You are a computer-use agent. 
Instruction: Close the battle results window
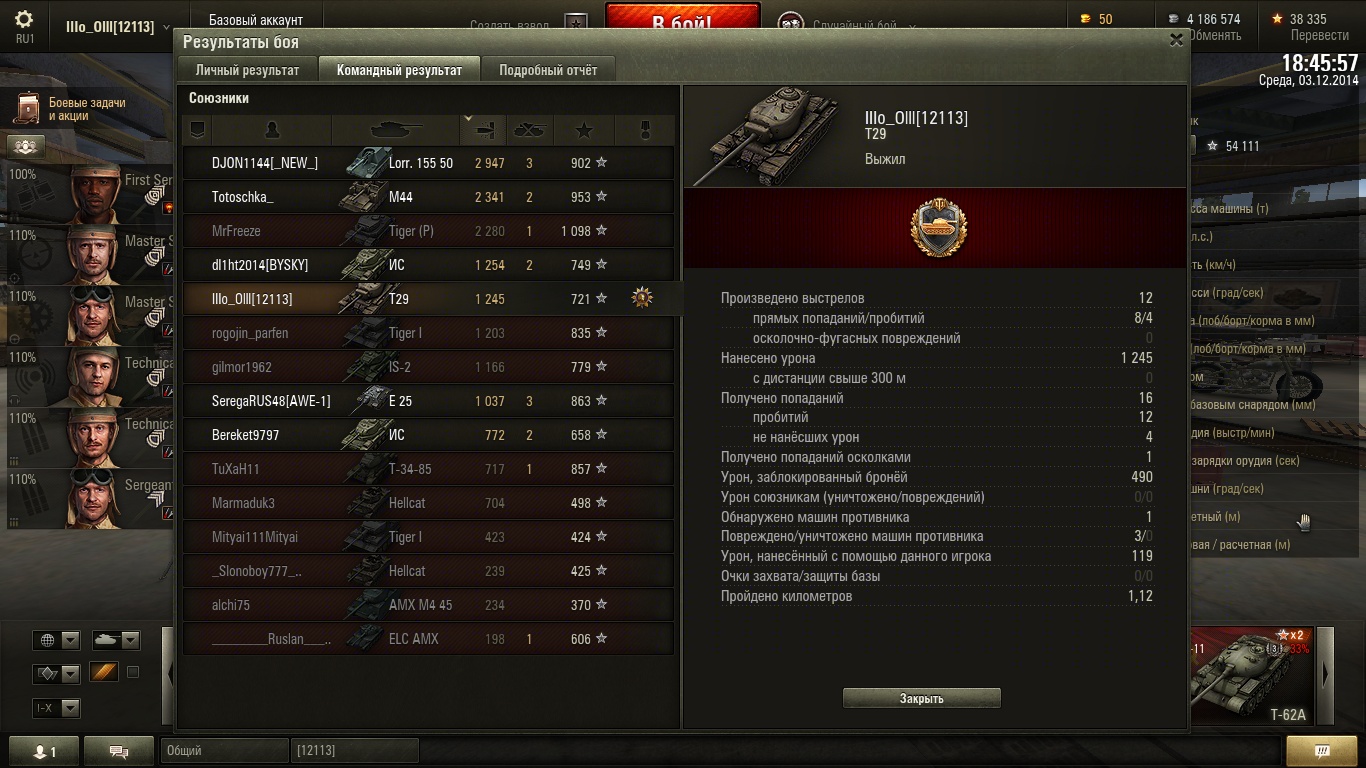pyautogui.click(x=1176, y=40)
